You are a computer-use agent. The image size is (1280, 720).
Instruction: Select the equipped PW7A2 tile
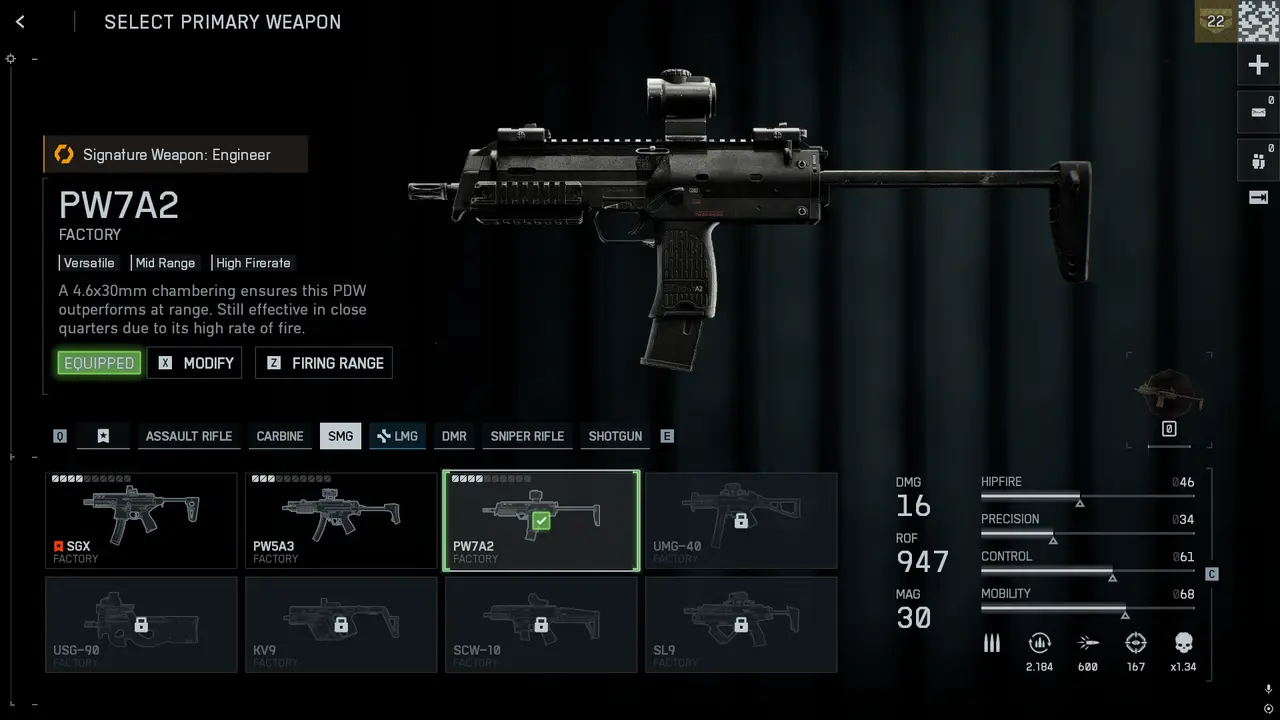point(541,520)
